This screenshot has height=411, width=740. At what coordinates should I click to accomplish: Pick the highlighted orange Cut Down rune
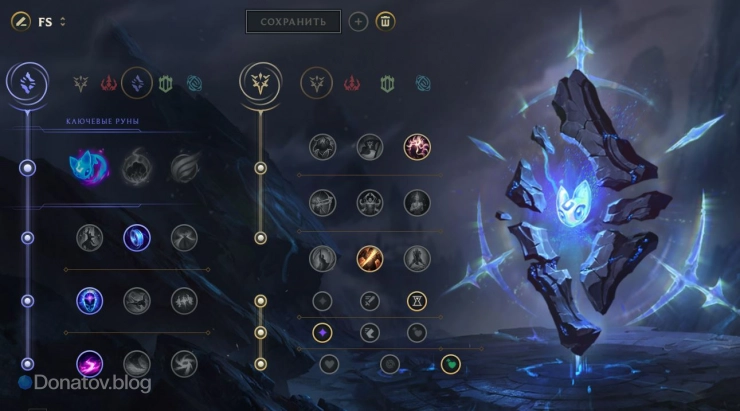370,258
